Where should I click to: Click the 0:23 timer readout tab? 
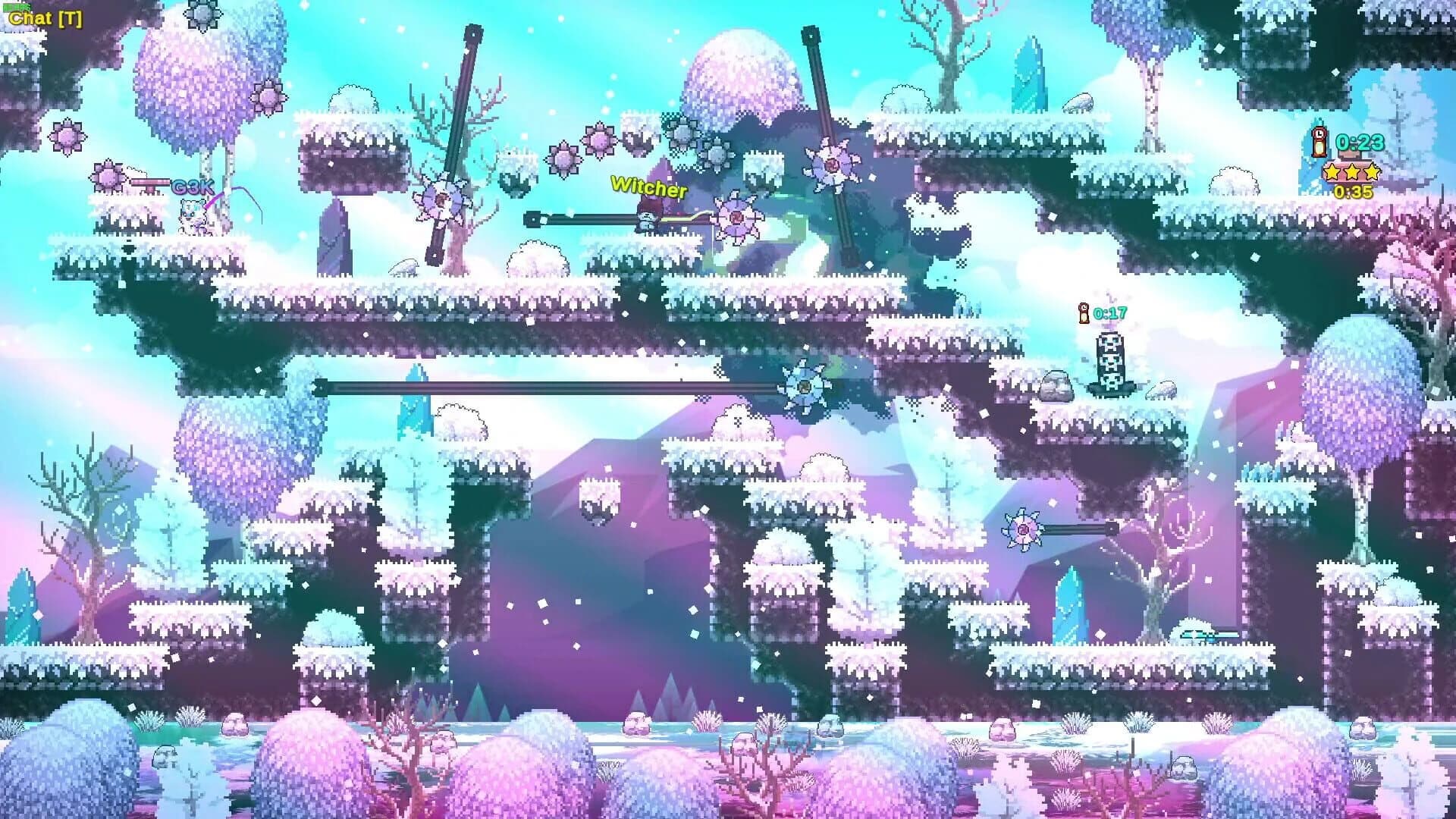pyautogui.click(x=1359, y=143)
